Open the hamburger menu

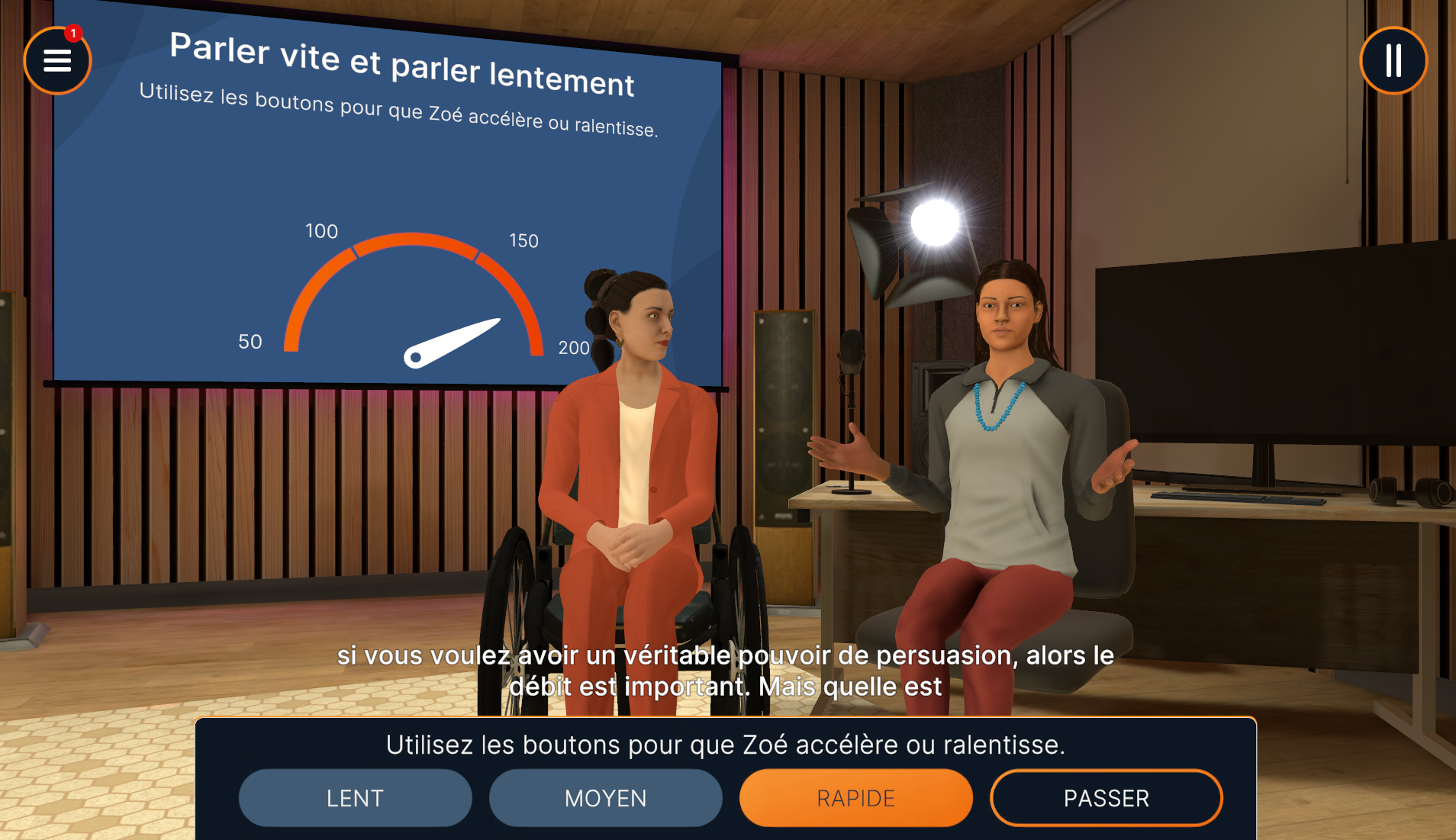[57, 60]
